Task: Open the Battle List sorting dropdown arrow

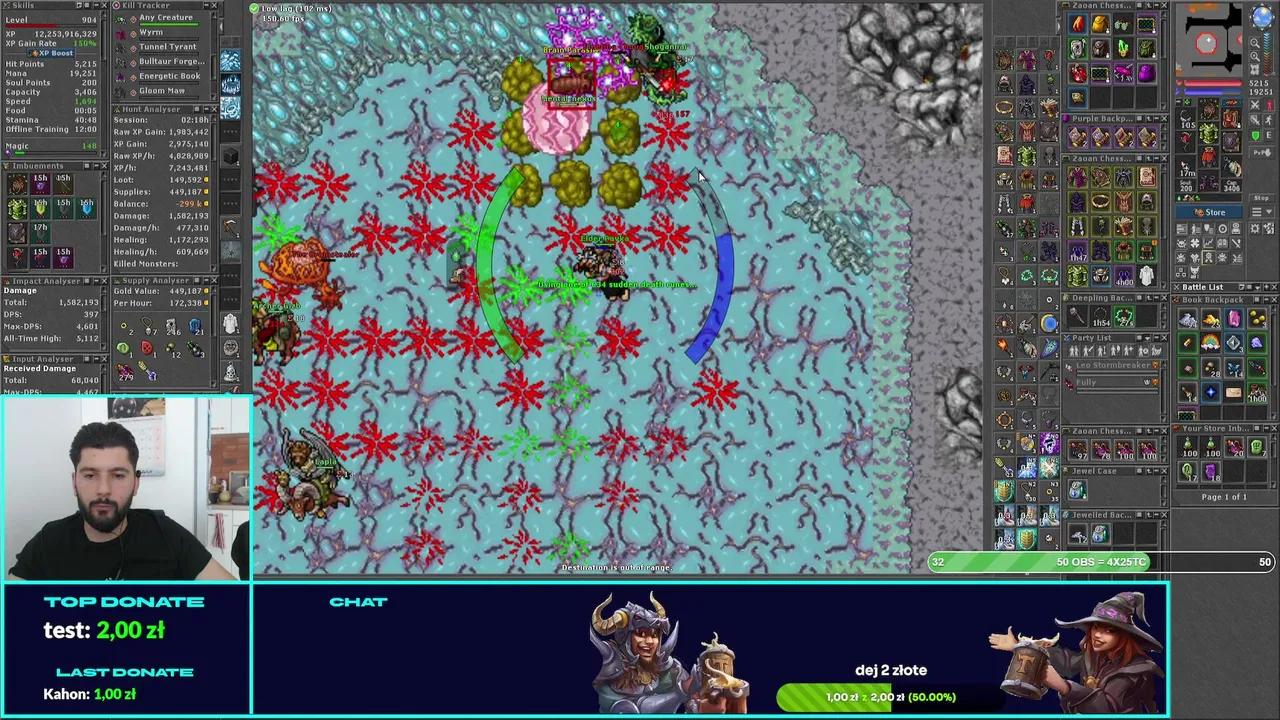Action: pos(1256,287)
